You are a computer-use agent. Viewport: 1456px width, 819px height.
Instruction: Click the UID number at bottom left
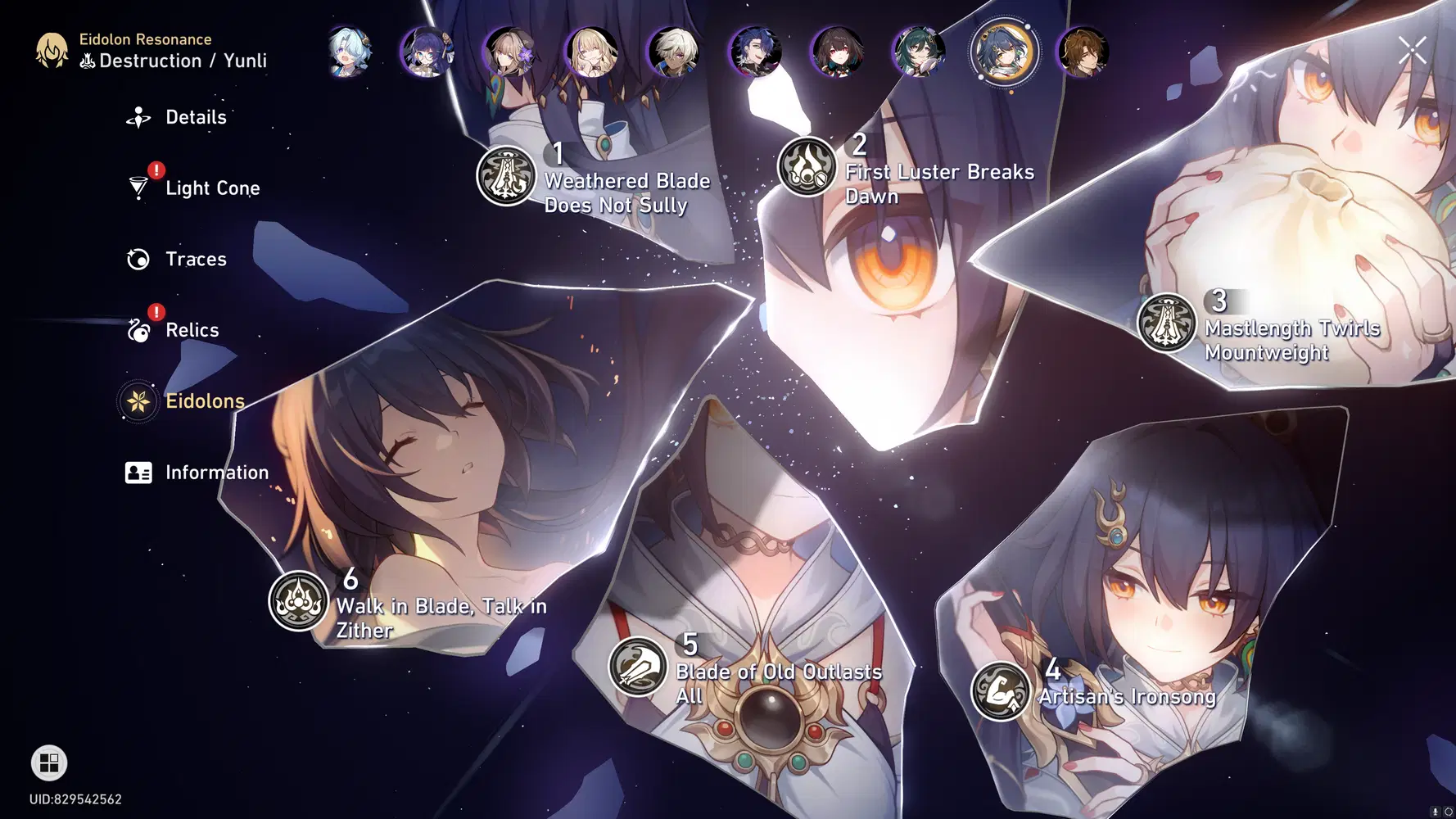(74, 799)
